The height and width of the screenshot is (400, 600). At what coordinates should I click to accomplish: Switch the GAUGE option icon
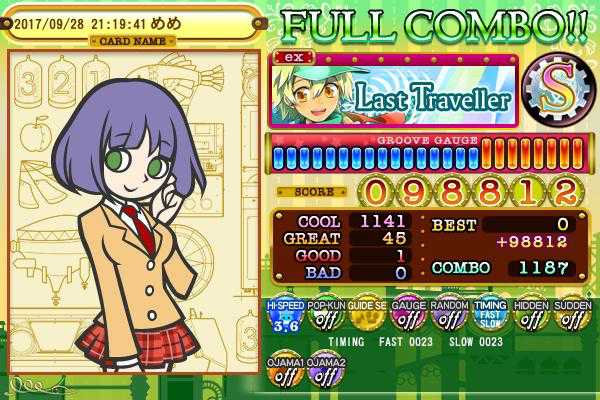click(x=407, y=315)
